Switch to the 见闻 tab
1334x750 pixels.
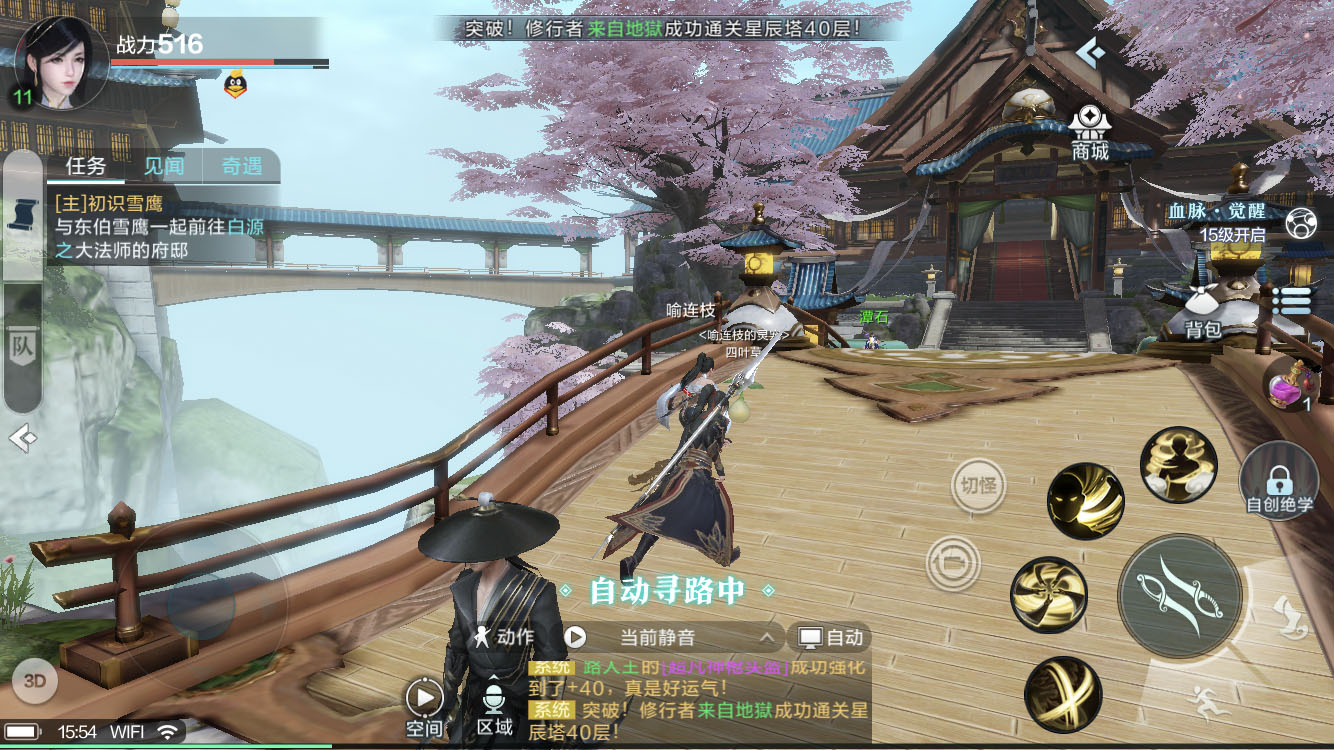point(163,166)
